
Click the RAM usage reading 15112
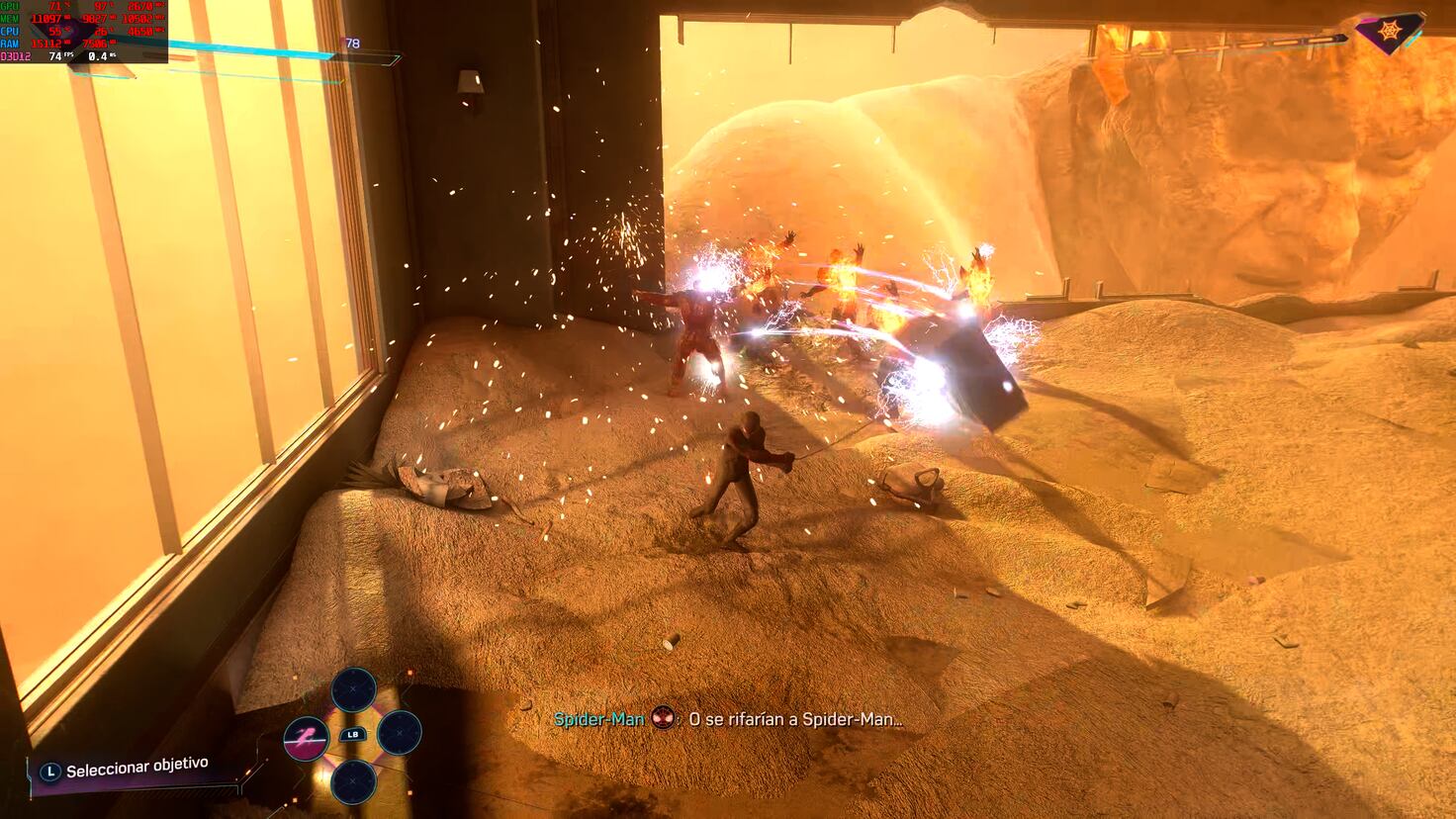tap(45, 43)
